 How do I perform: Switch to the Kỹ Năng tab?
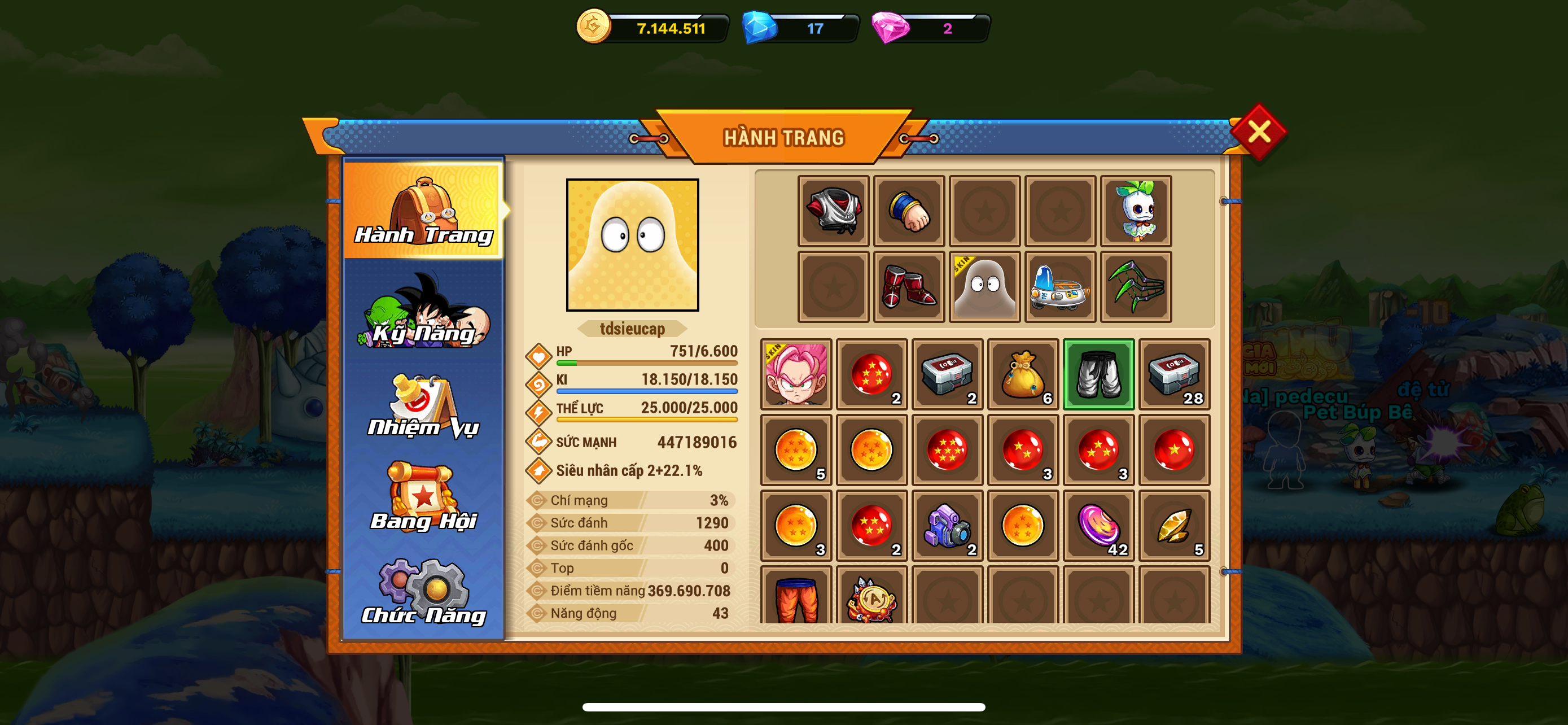tap(424, 312)
